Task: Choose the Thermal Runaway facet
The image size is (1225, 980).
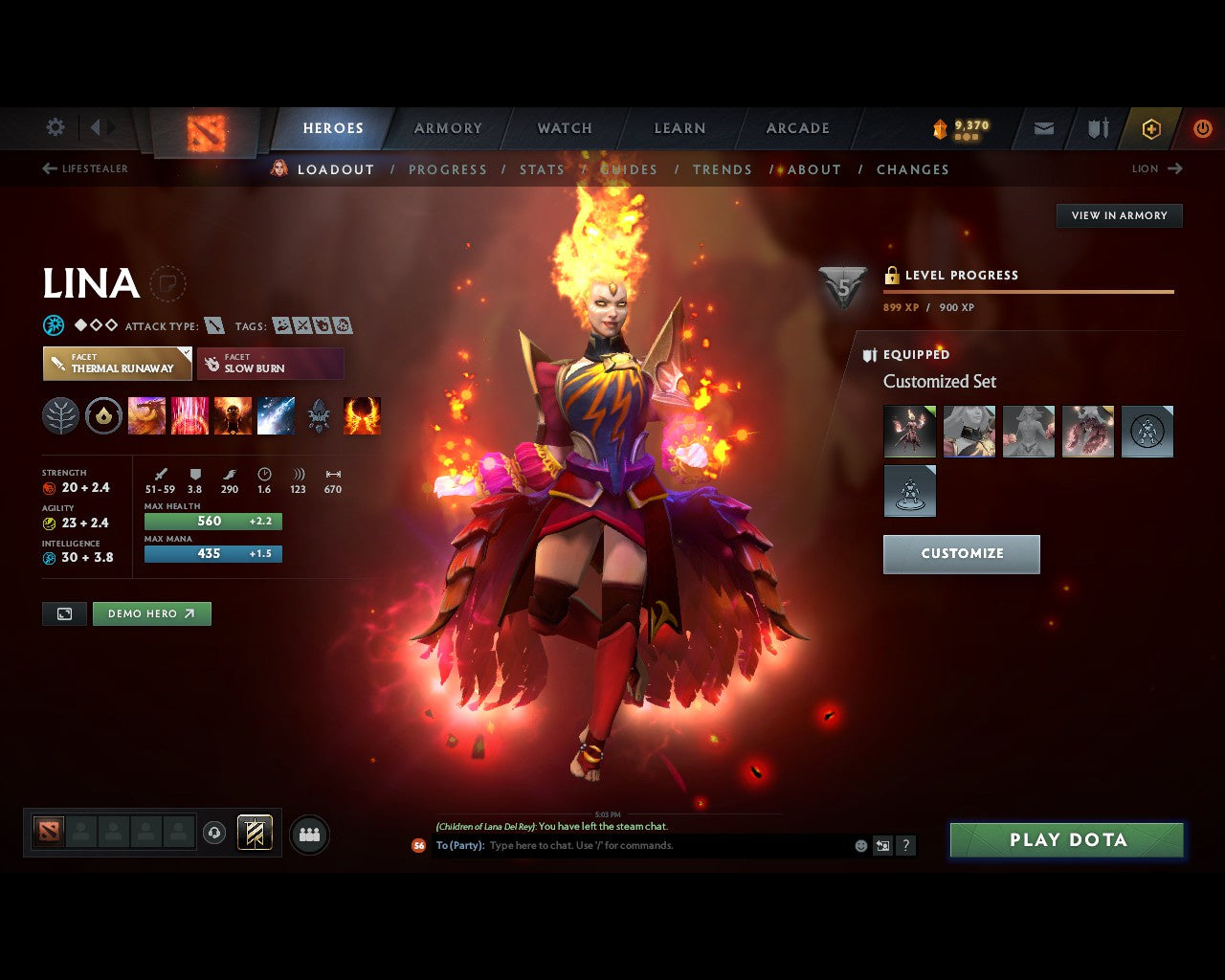Action: coord(118,364)
